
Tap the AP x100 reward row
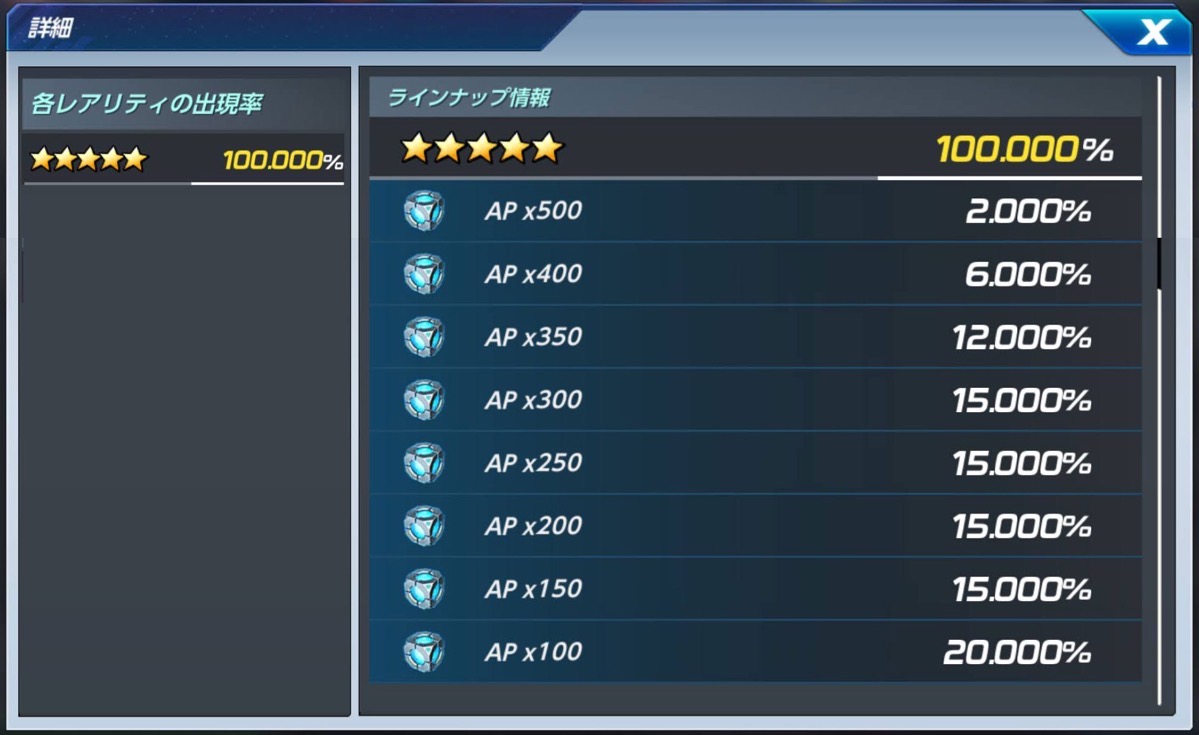click(755, 653)
